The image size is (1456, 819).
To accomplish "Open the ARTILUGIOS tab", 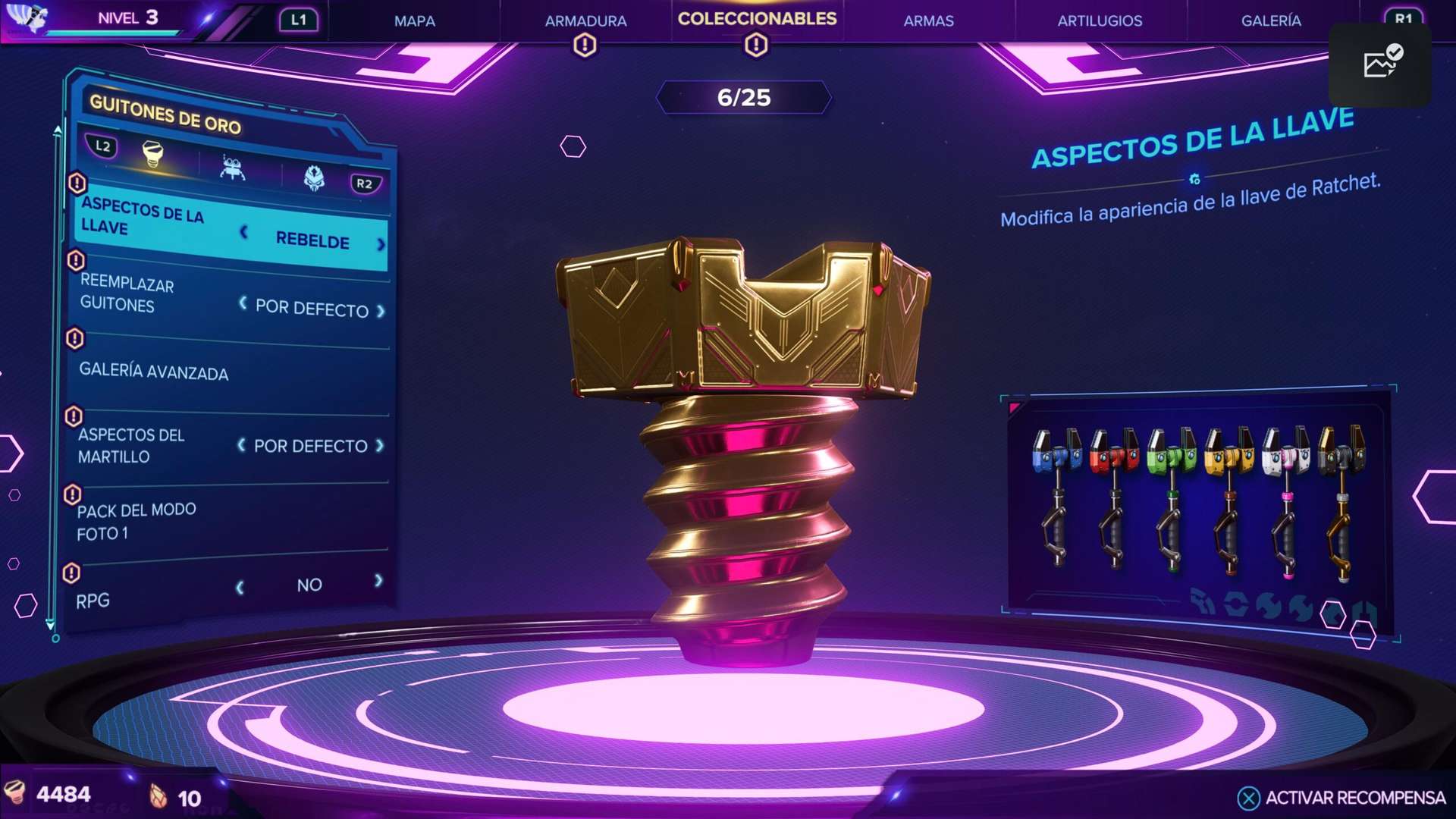I will (1100, 21).
